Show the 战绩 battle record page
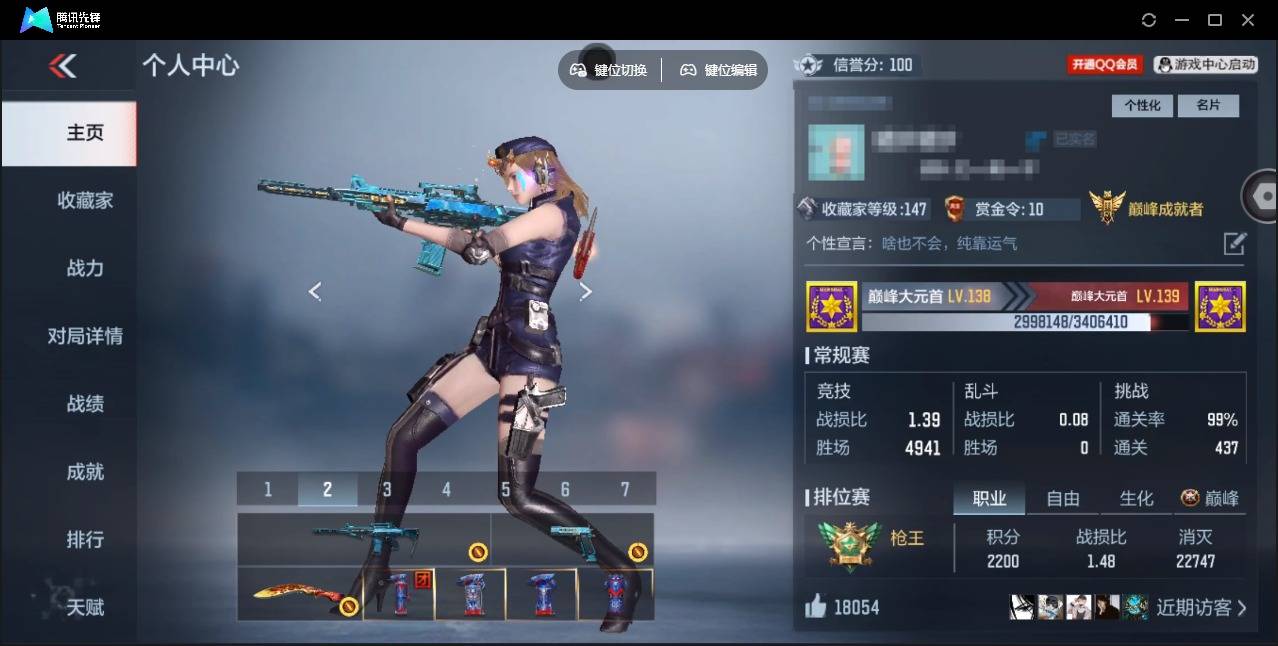 coord(85,404)
